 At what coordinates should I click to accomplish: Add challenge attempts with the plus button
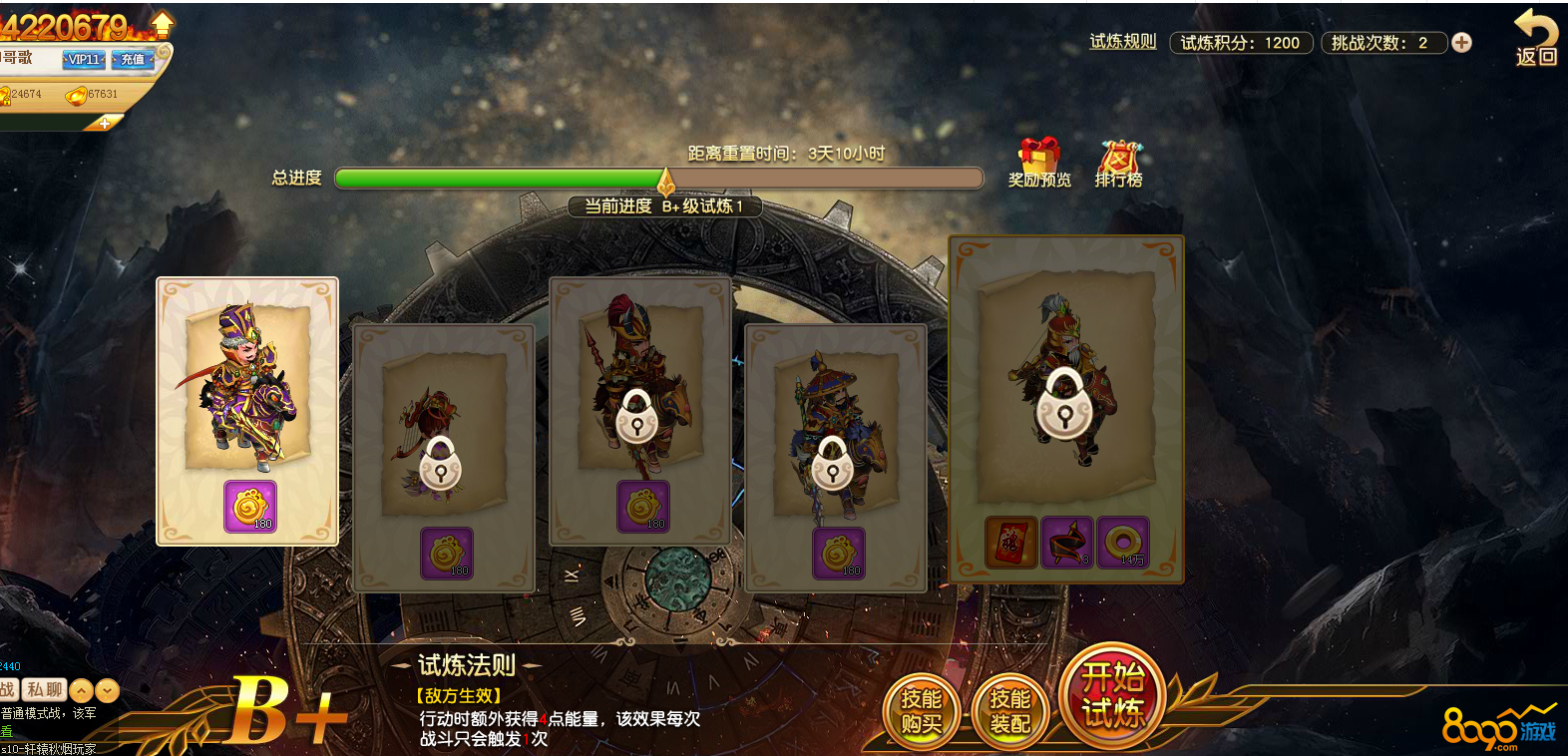click(x=1461, y=43)
